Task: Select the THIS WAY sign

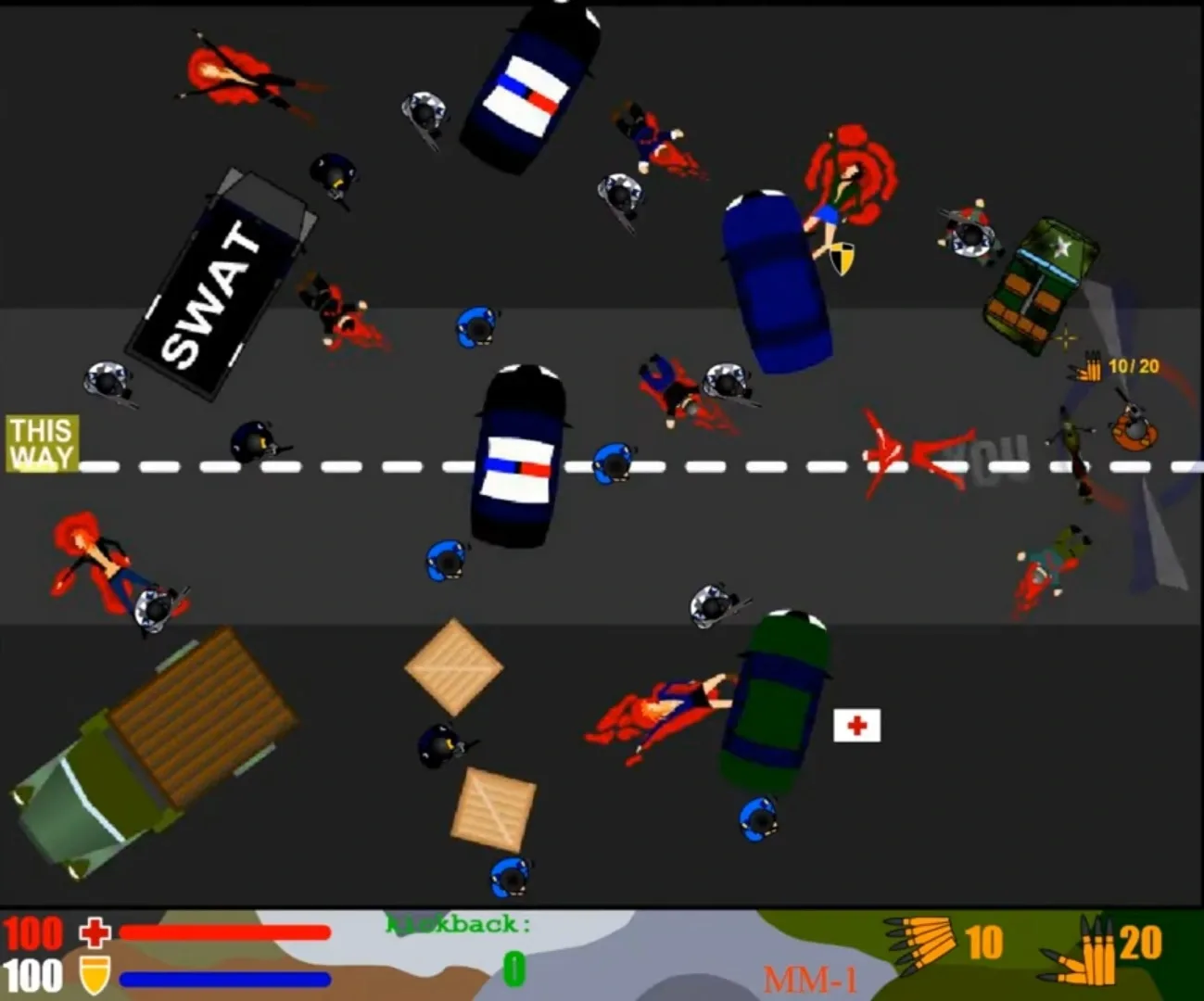Action: click(x=41, y=444)
